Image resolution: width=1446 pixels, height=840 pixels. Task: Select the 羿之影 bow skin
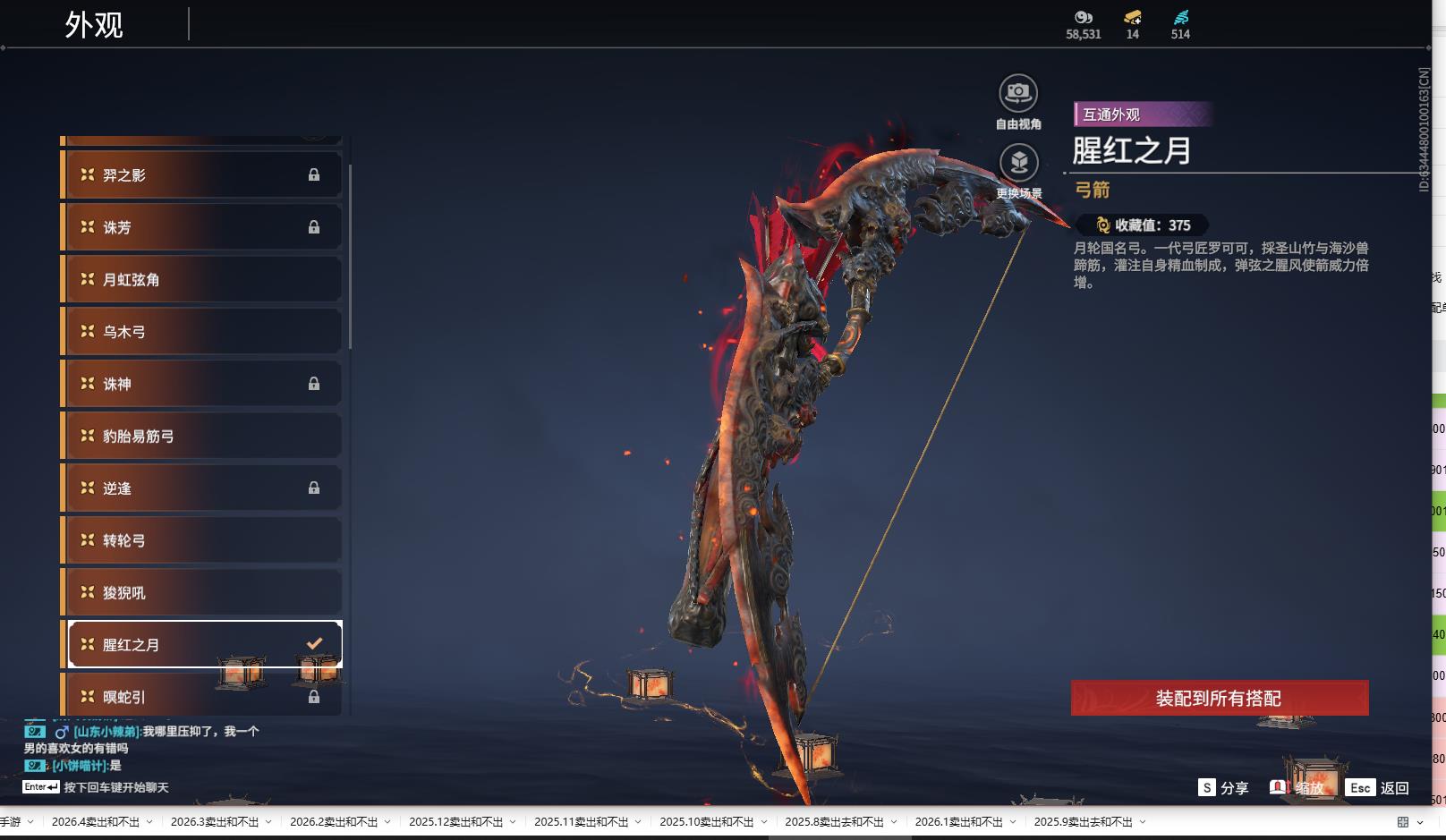(201, 174)
